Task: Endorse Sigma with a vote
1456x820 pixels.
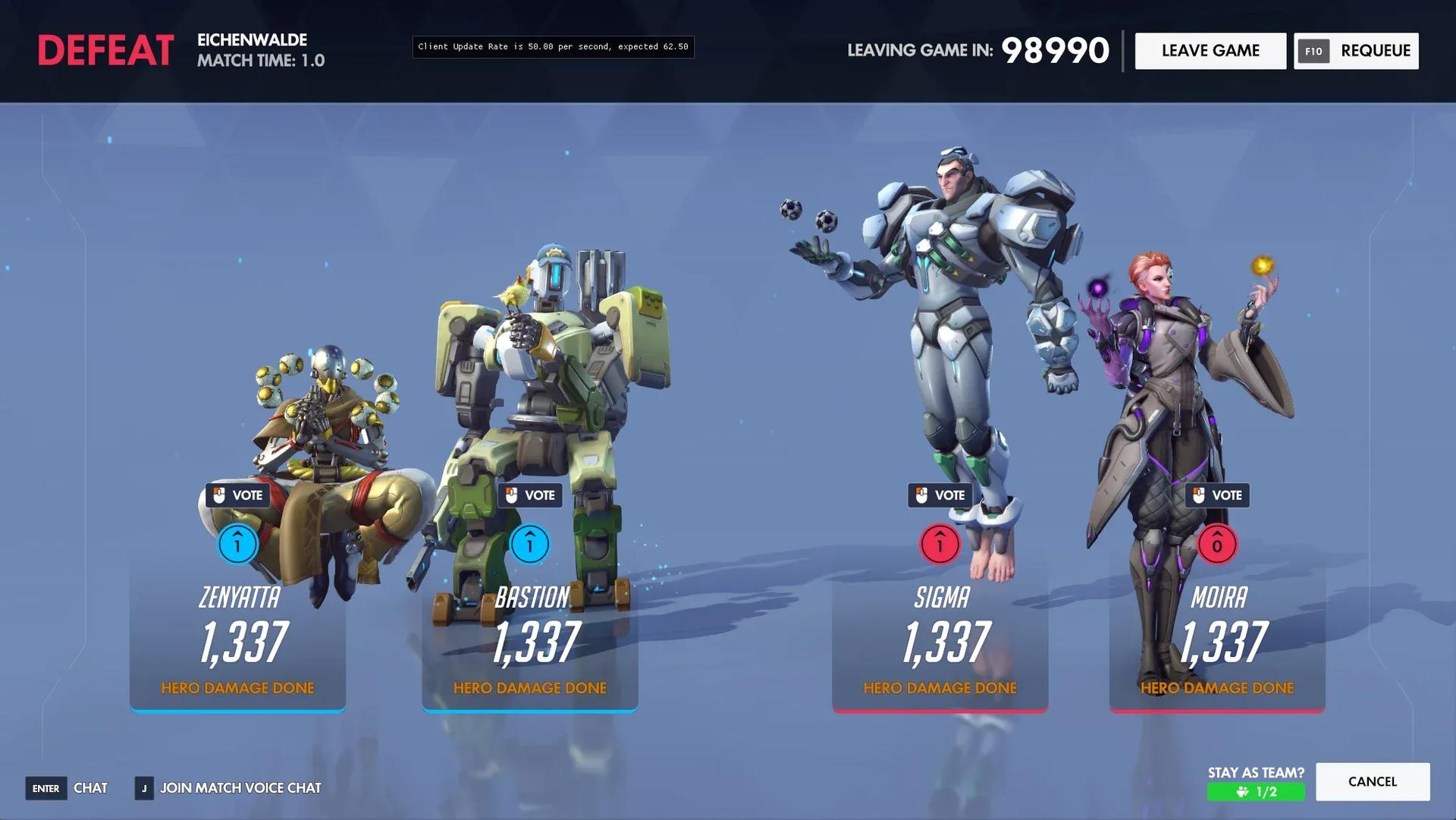Action: [940, 495]
